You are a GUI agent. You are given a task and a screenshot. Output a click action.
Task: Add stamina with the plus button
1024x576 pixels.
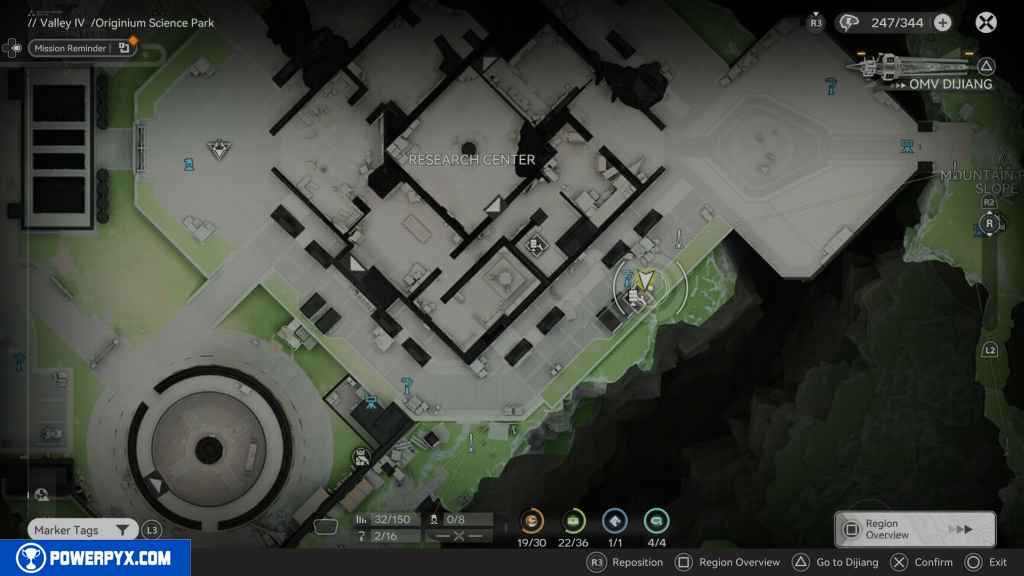[942, 22]
